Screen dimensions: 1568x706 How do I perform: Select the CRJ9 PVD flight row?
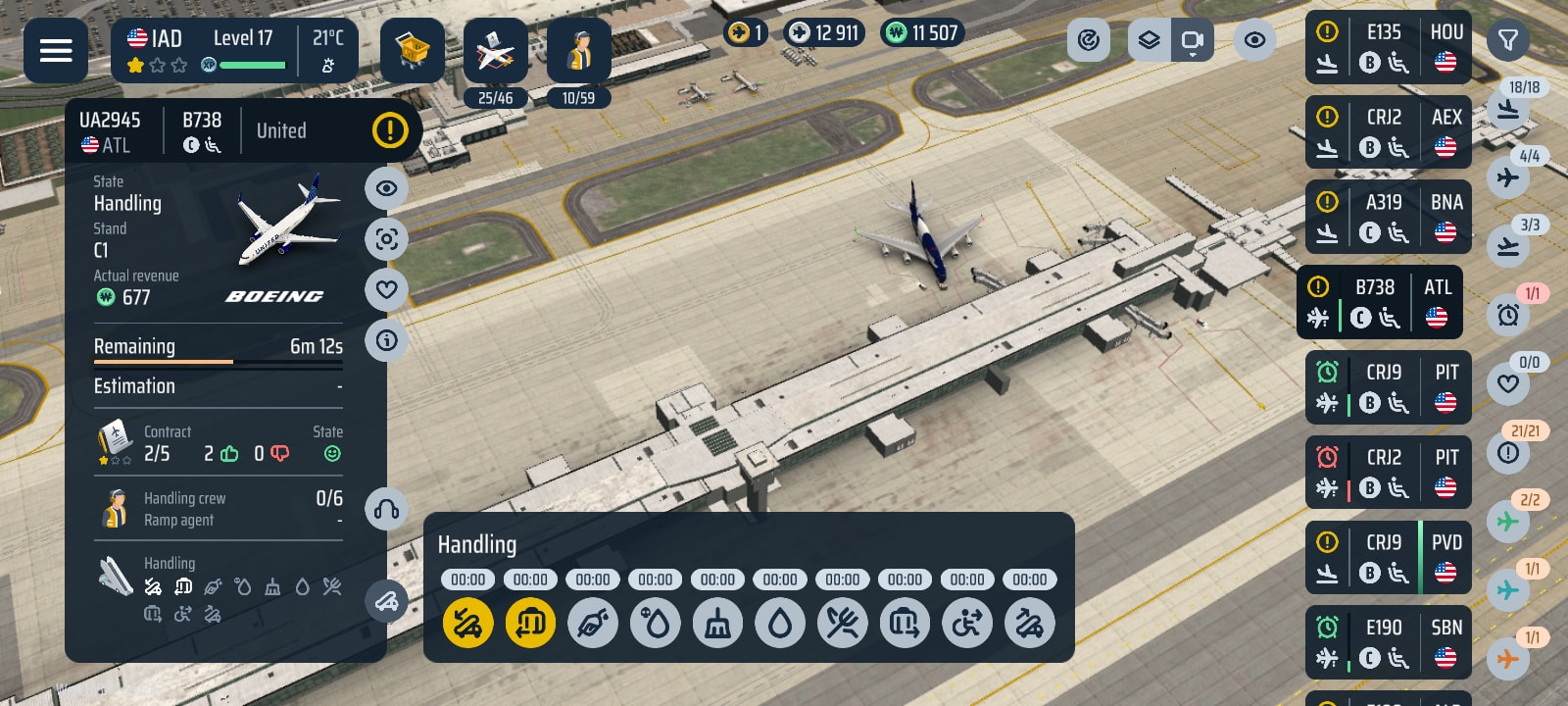(1389, 558)
